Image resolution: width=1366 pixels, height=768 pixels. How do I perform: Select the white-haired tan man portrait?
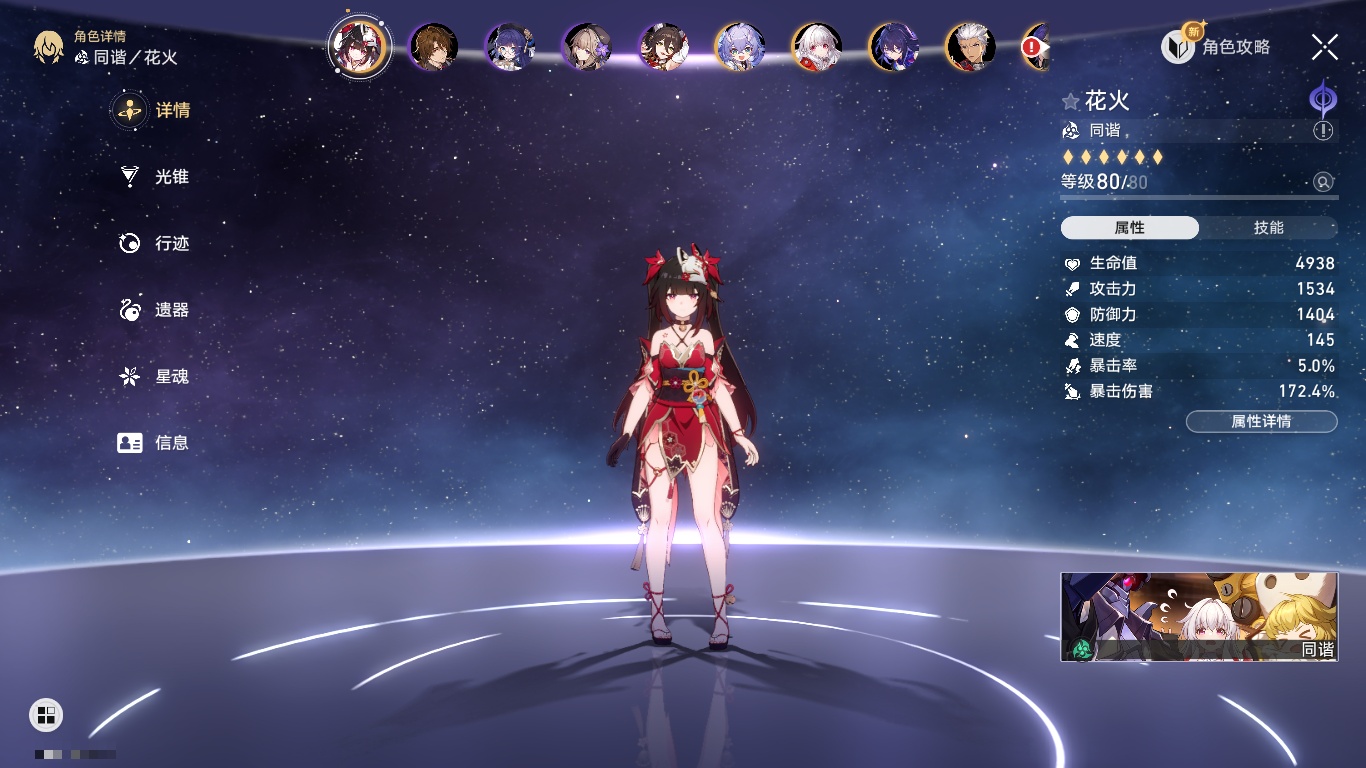(x=969, y=46)
